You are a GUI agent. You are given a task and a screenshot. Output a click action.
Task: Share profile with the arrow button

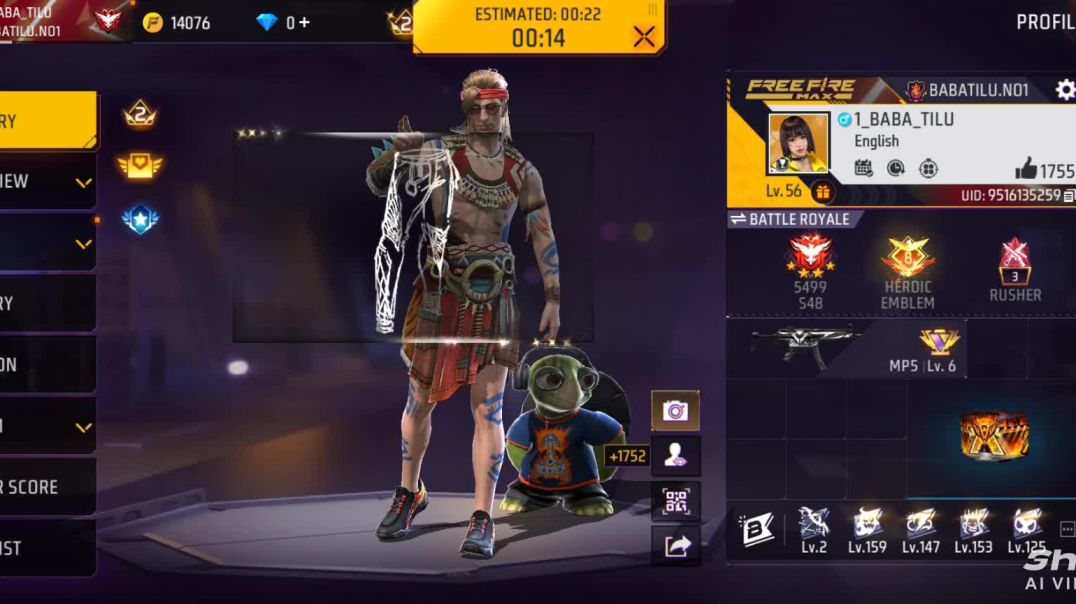(675, 545)
